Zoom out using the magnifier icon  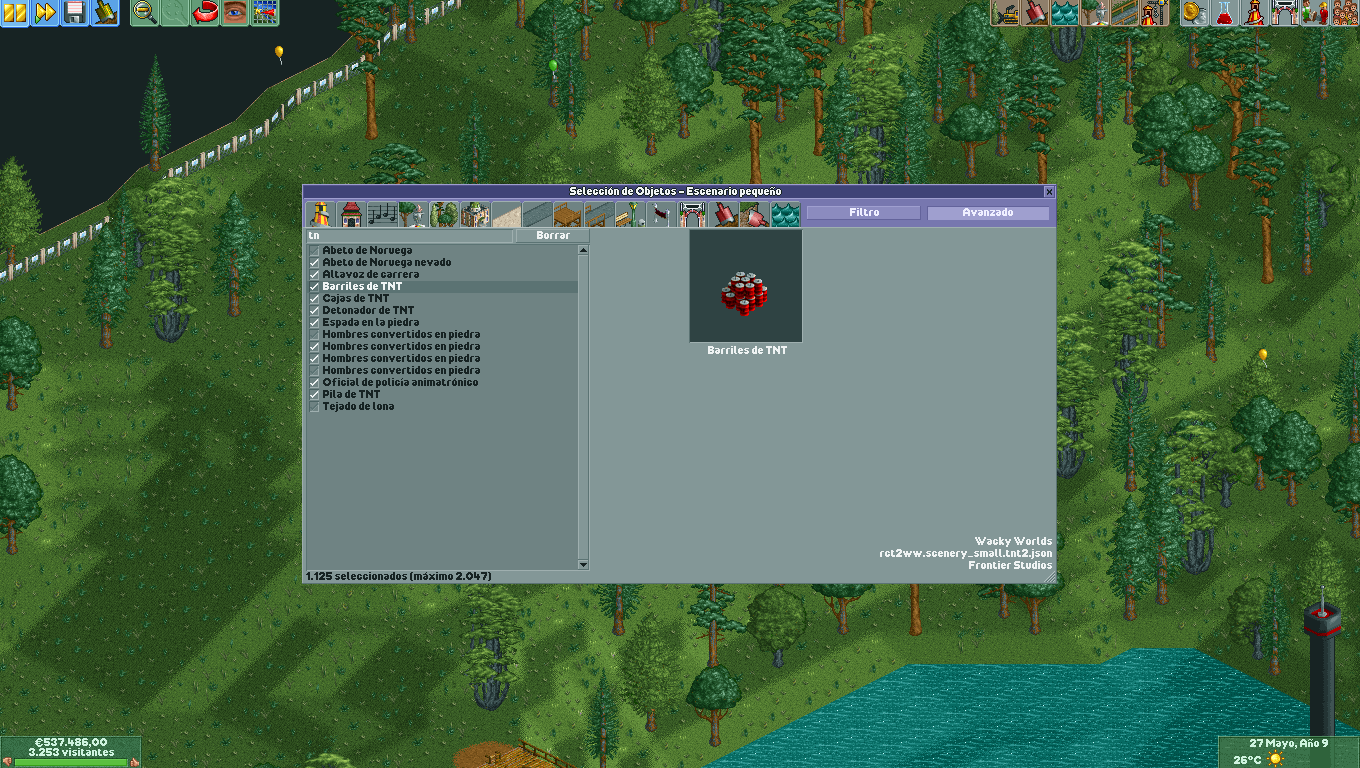pos(144,14)
